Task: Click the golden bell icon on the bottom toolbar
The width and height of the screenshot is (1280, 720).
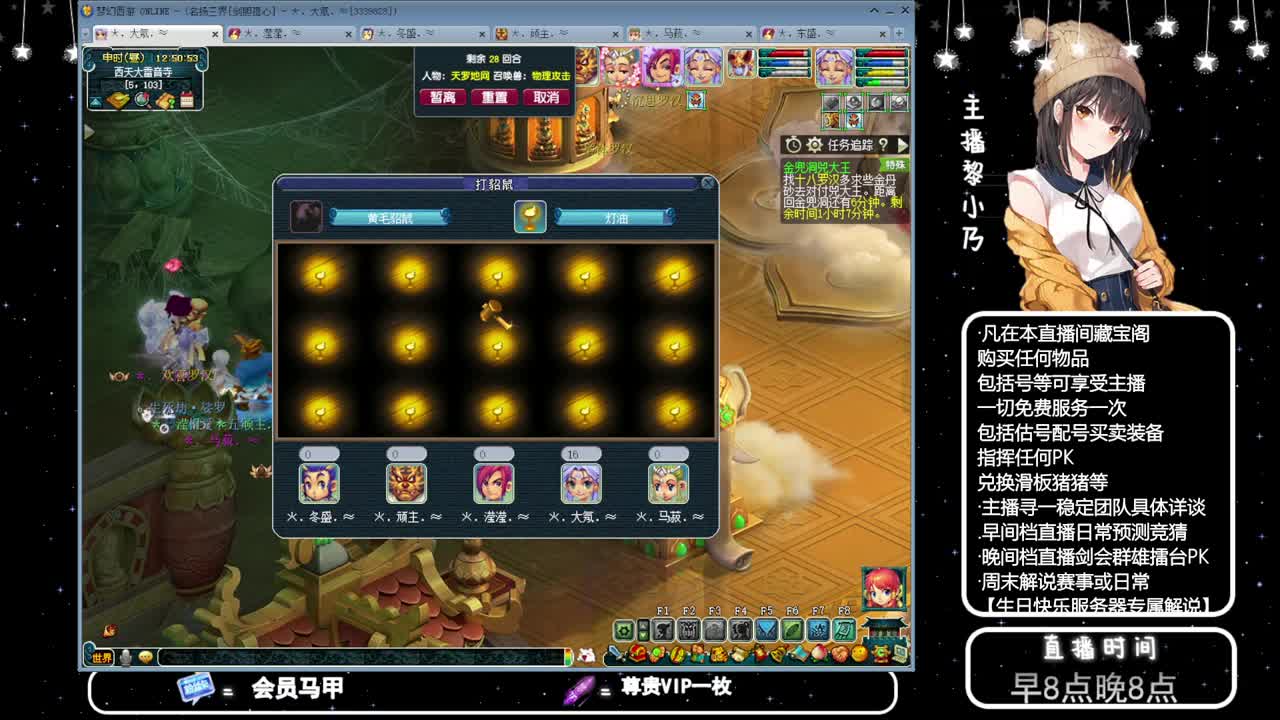Action: pos(777,655)
